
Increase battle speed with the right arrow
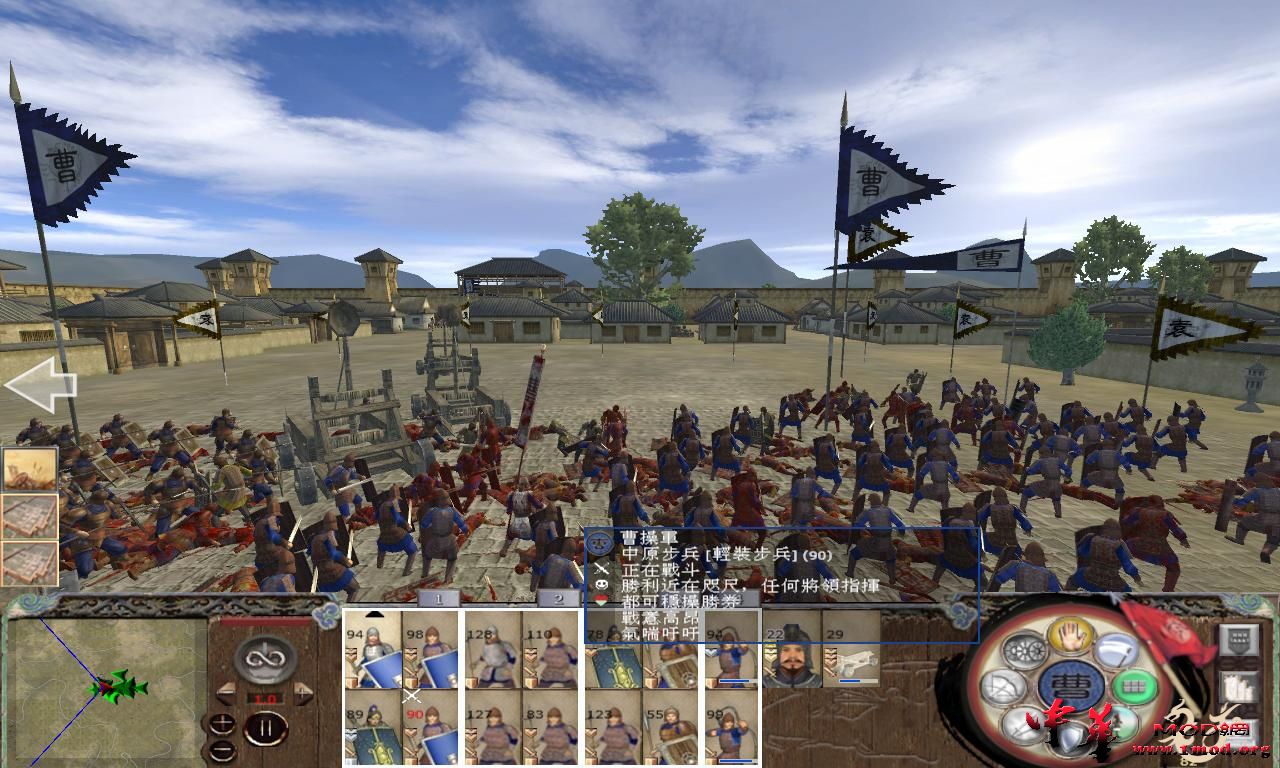point(303,693)
